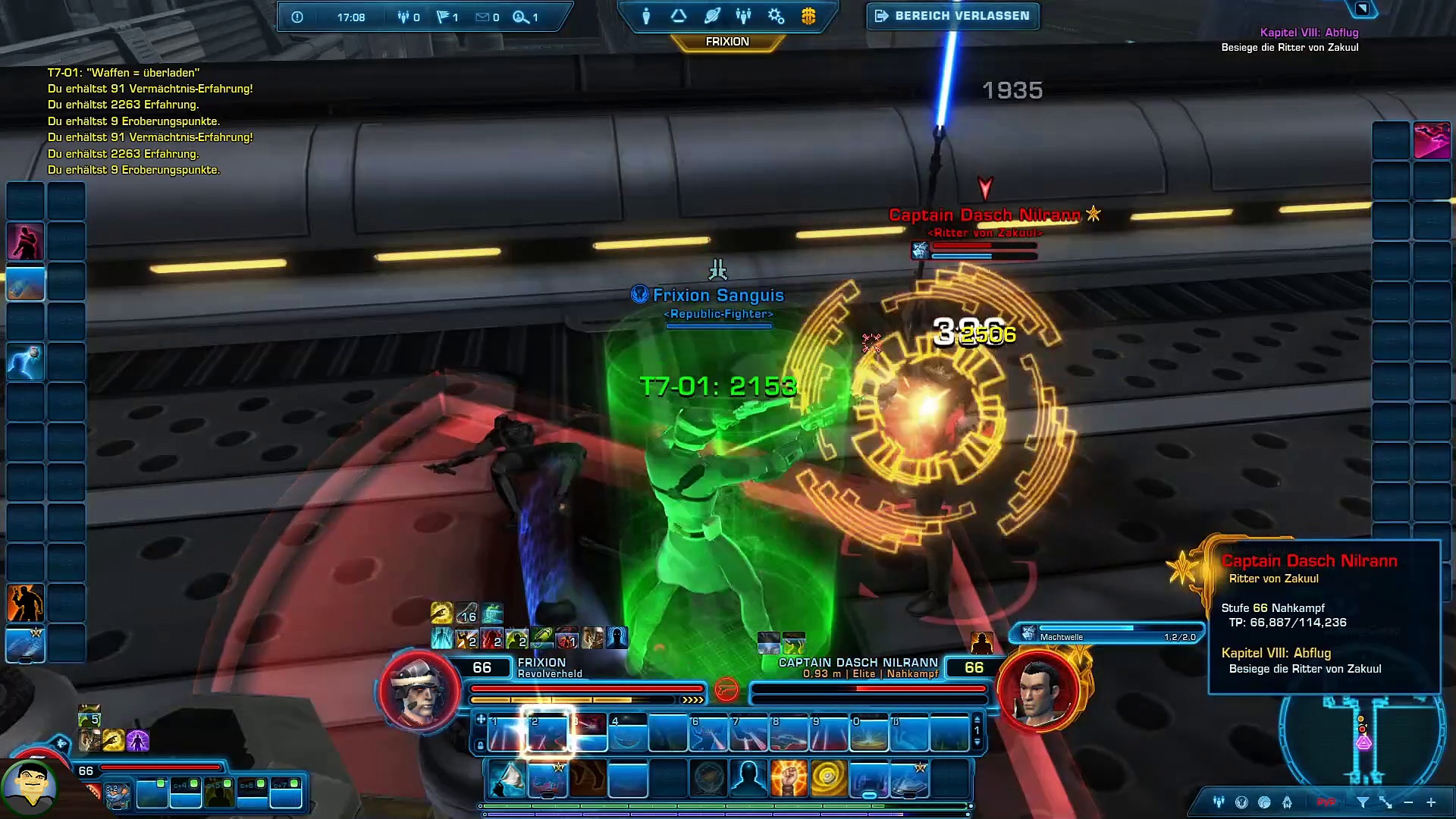The image size is (1456, 819).
Task: Use the yellow spiral ability
Action: 828,779
